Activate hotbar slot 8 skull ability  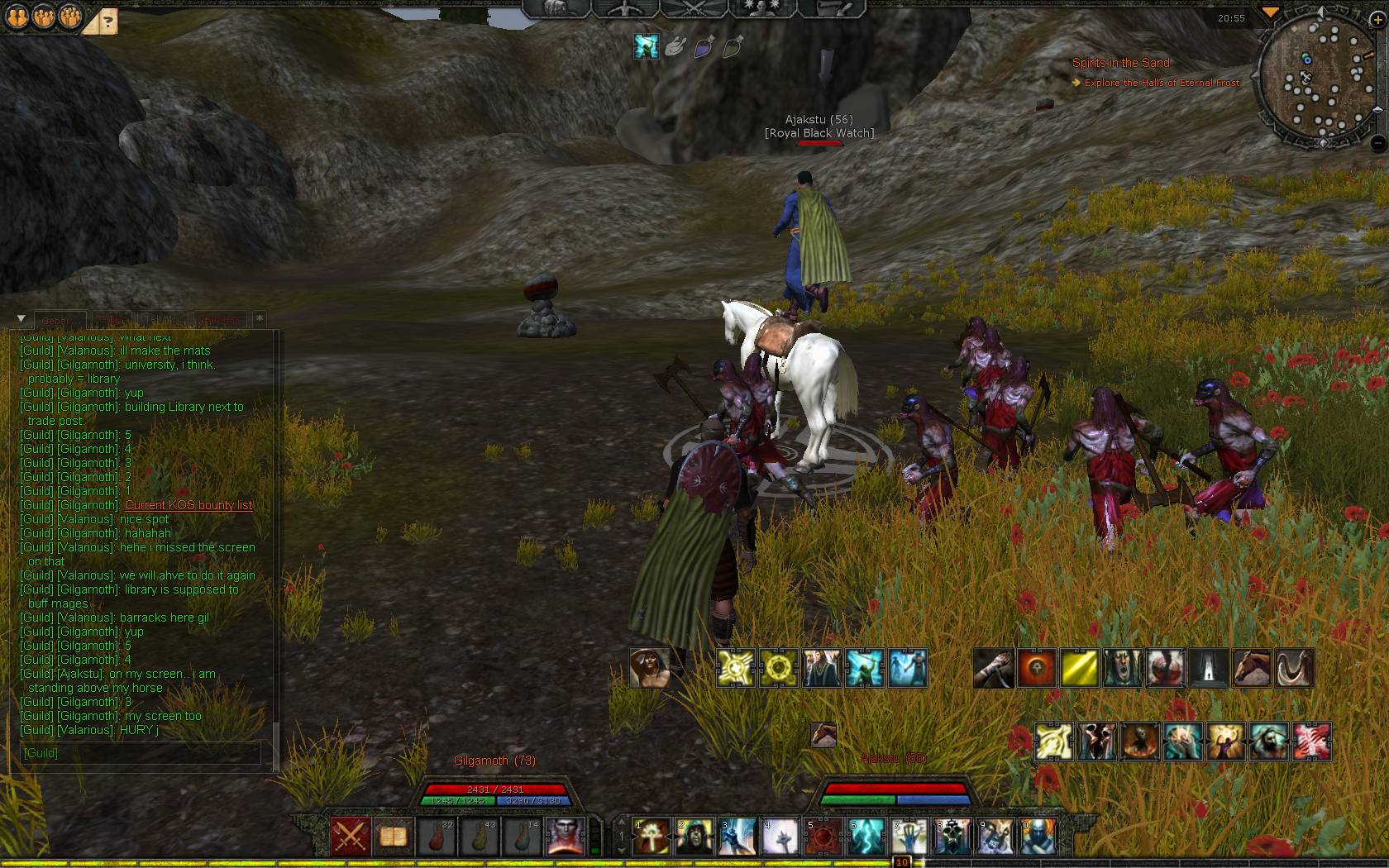(x=952, y=837)
